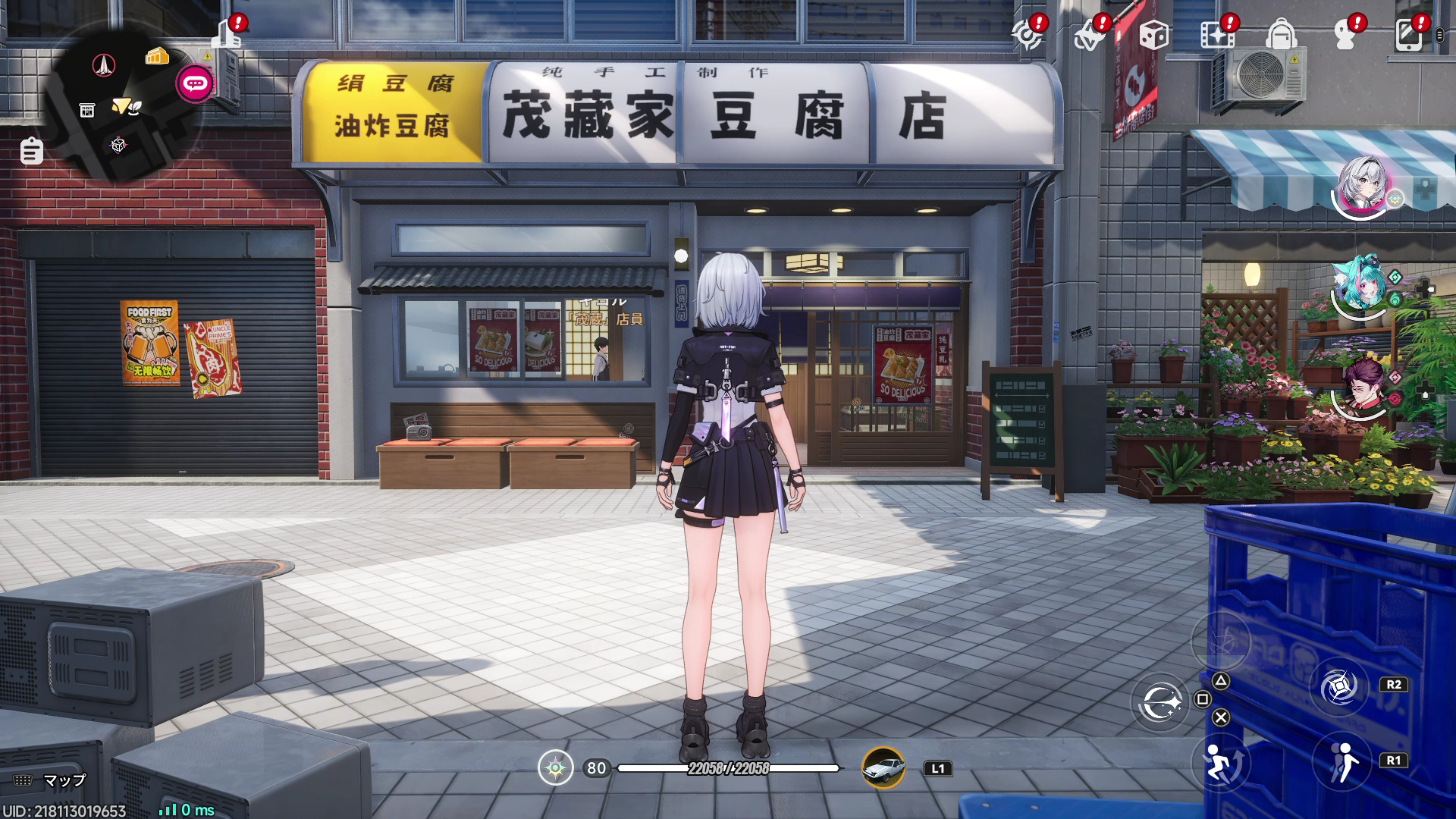Image resolution: width=1456 pixels, height=819 pixels.
Task: Open the film reel media icon
Action: [x=1217, y=34]
